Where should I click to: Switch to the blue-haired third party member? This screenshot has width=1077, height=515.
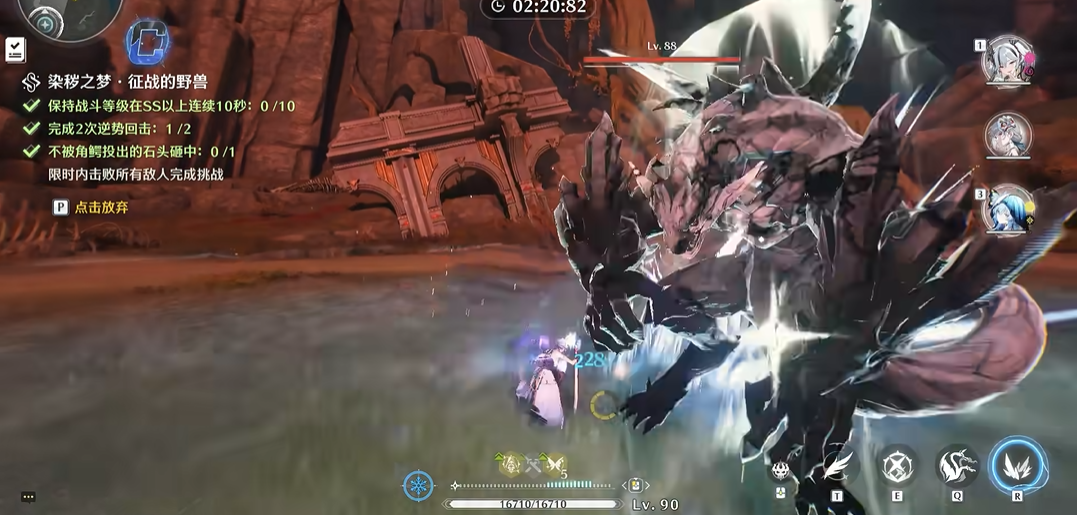click(1007, 207)
